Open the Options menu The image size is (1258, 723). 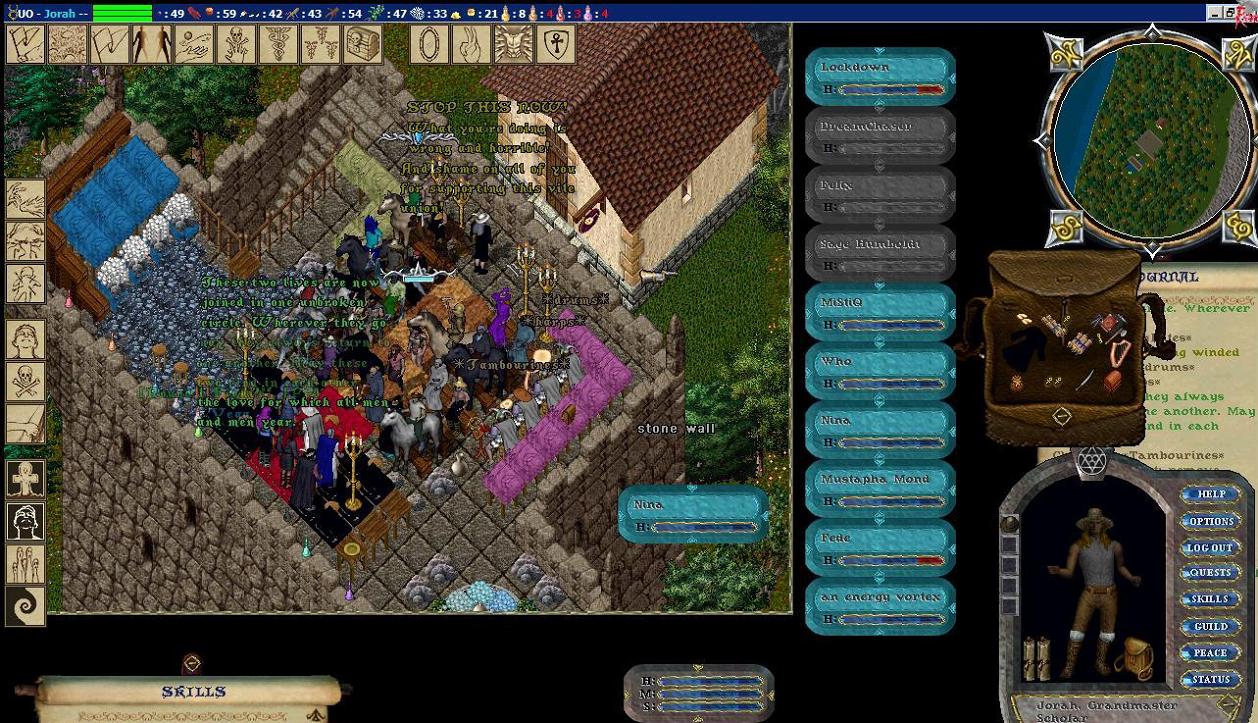tap(1210, 521)
